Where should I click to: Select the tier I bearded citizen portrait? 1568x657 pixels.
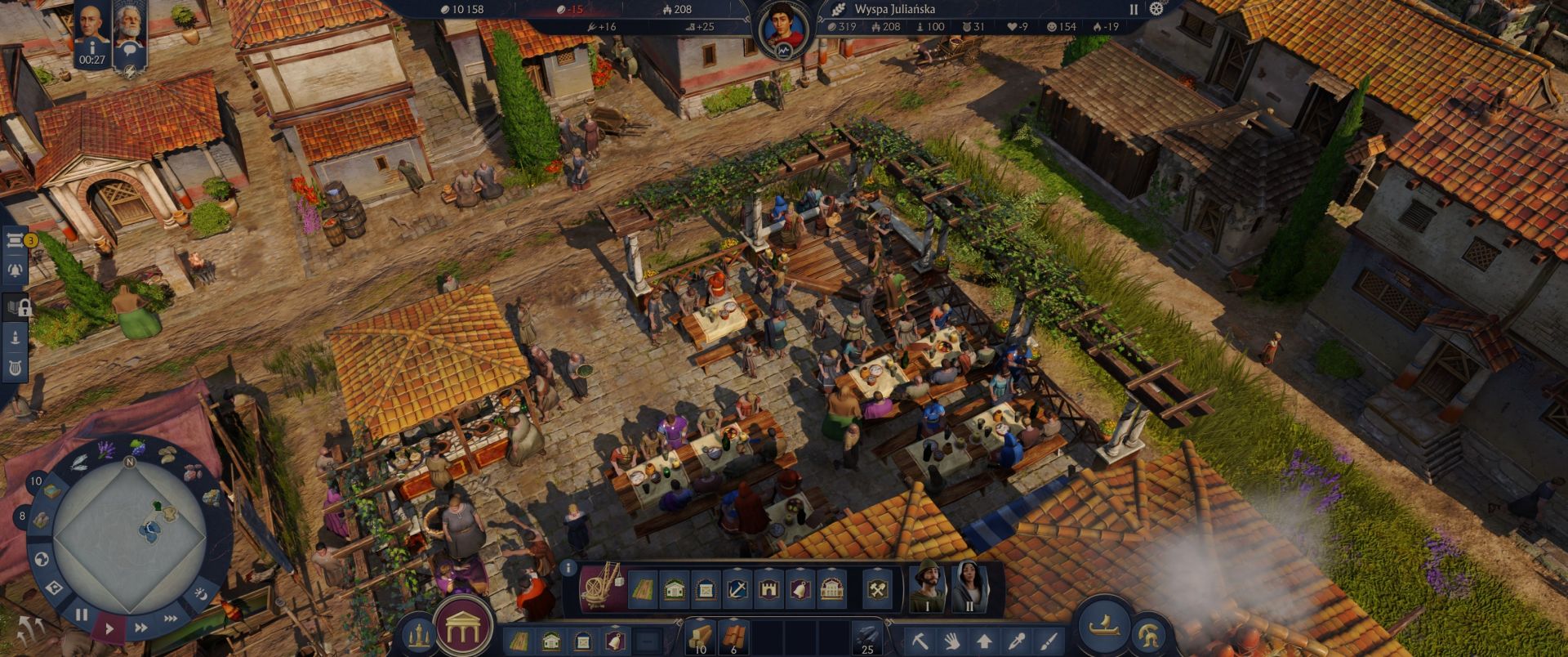click(927, 585)
